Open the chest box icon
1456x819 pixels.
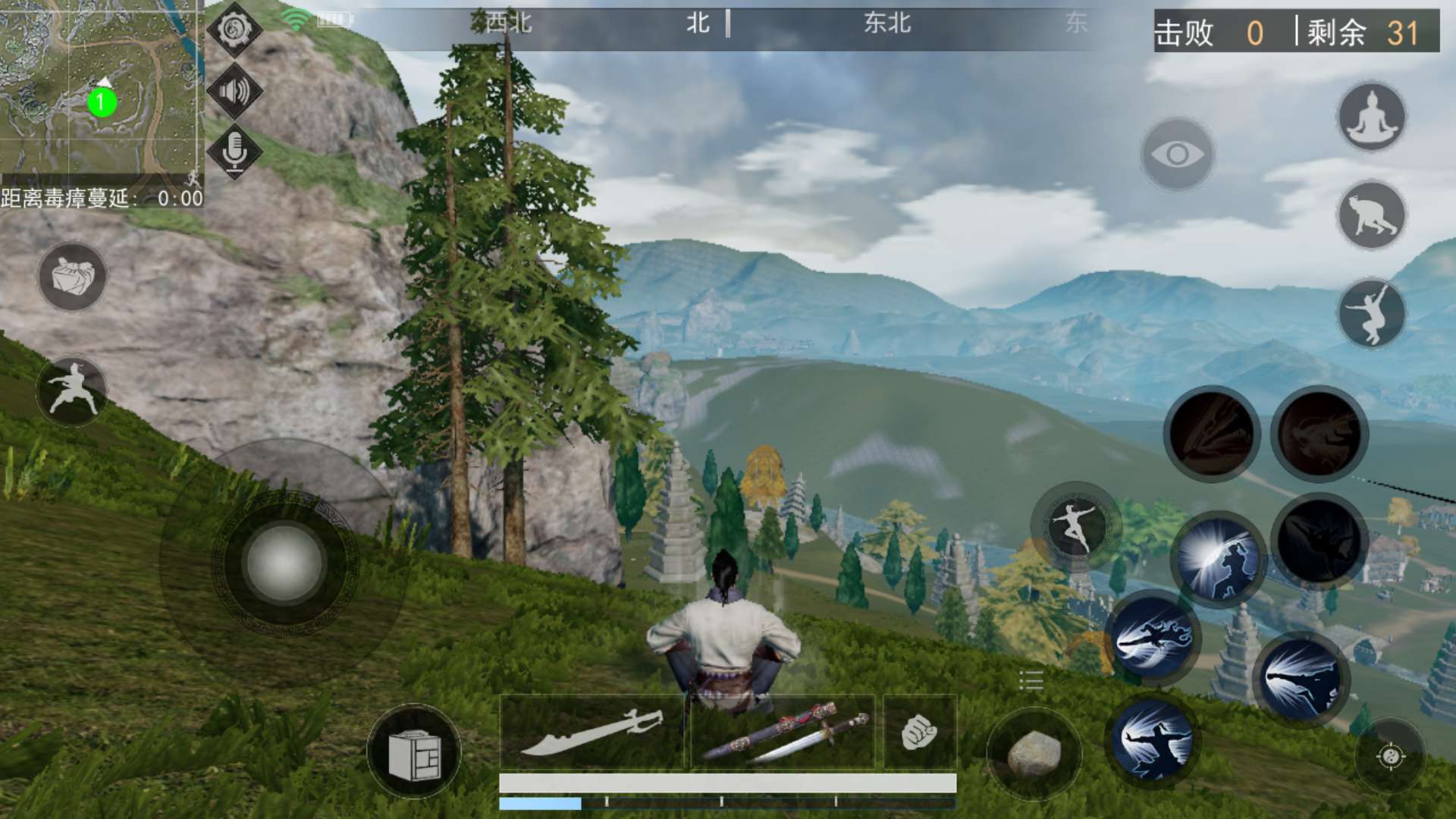pos(414,752)
